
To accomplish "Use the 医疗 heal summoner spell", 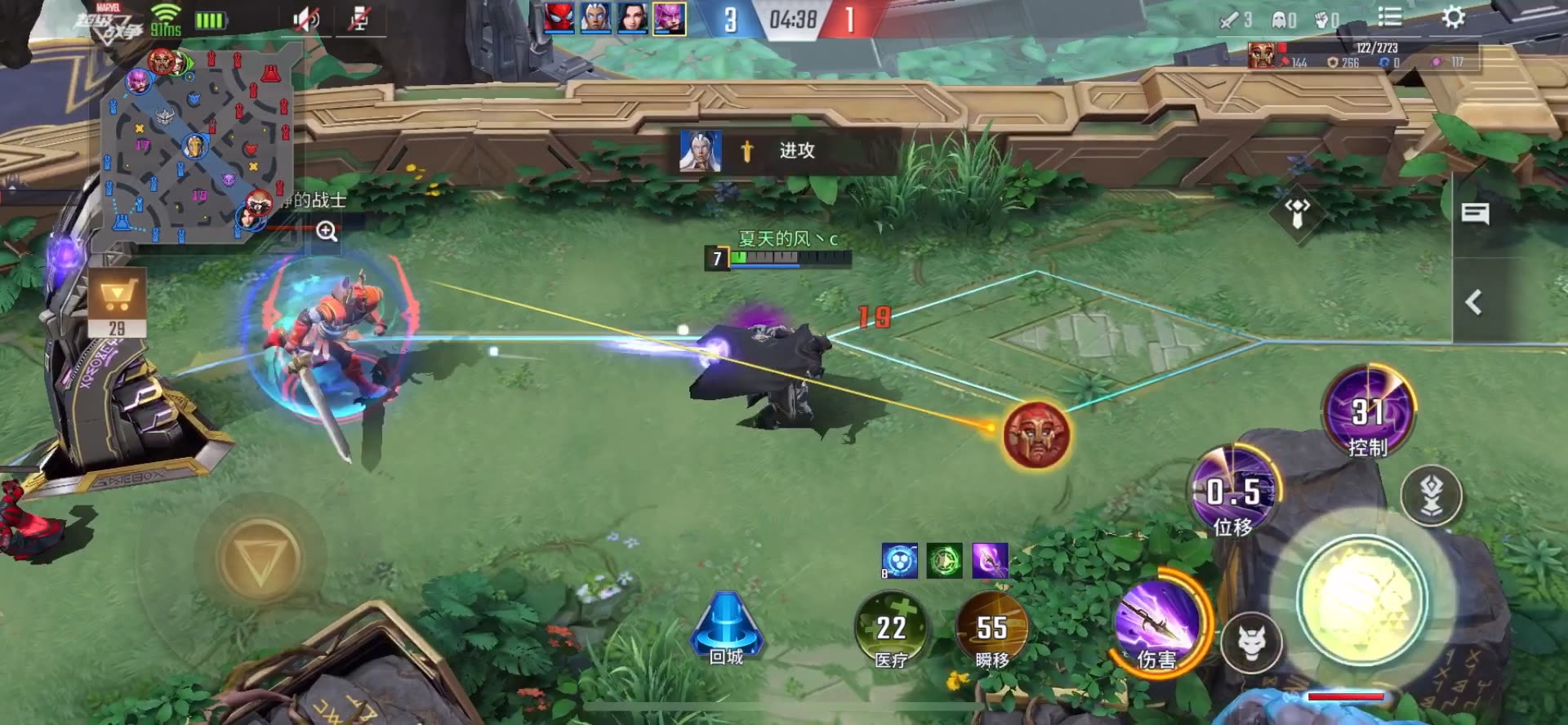I will coord(891,631).
